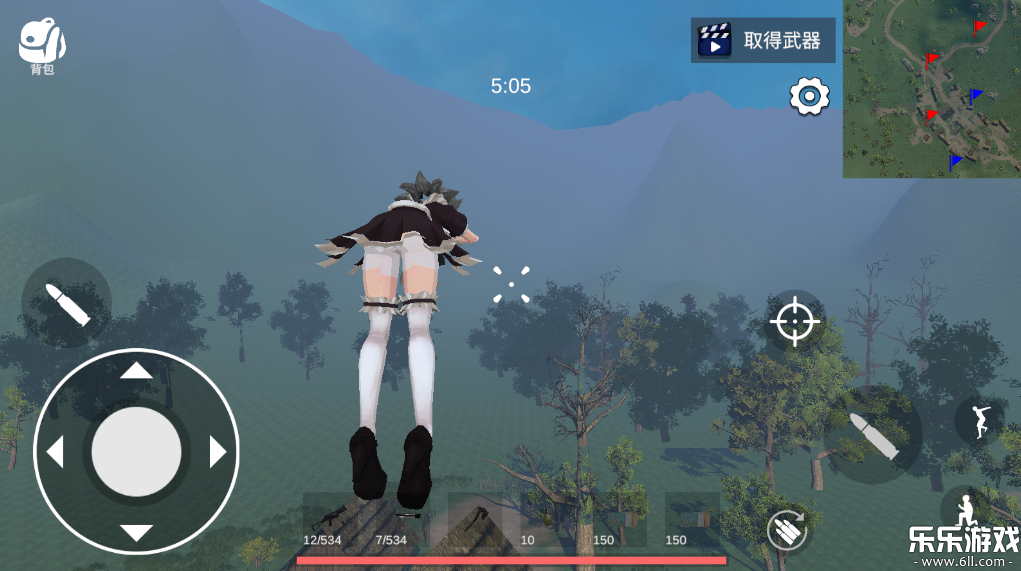The image size is (1021, 571).
Task: Move right with the joystick right arrow
Action: 217,452
